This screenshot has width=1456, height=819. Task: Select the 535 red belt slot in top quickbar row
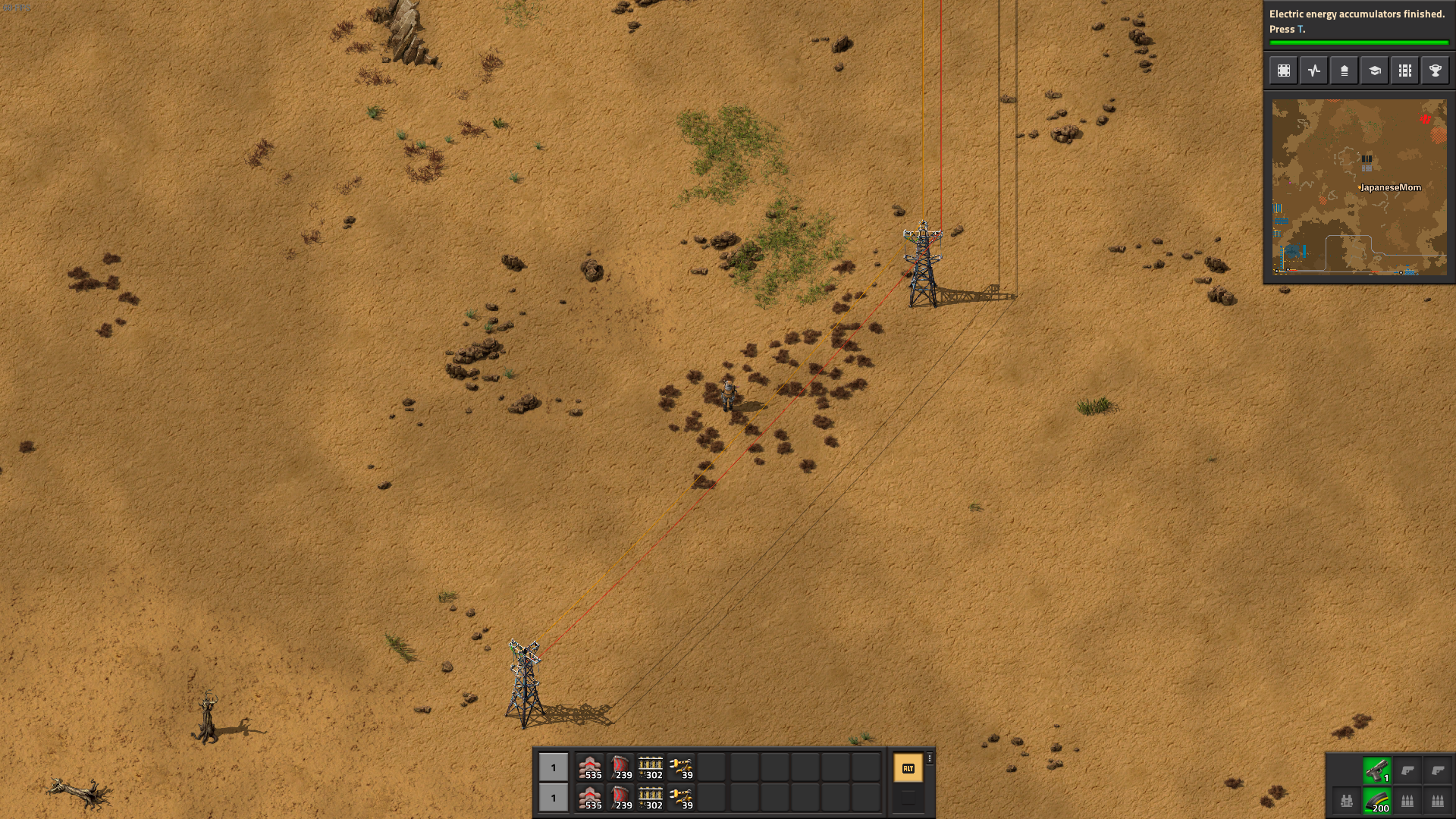point(590,767)
